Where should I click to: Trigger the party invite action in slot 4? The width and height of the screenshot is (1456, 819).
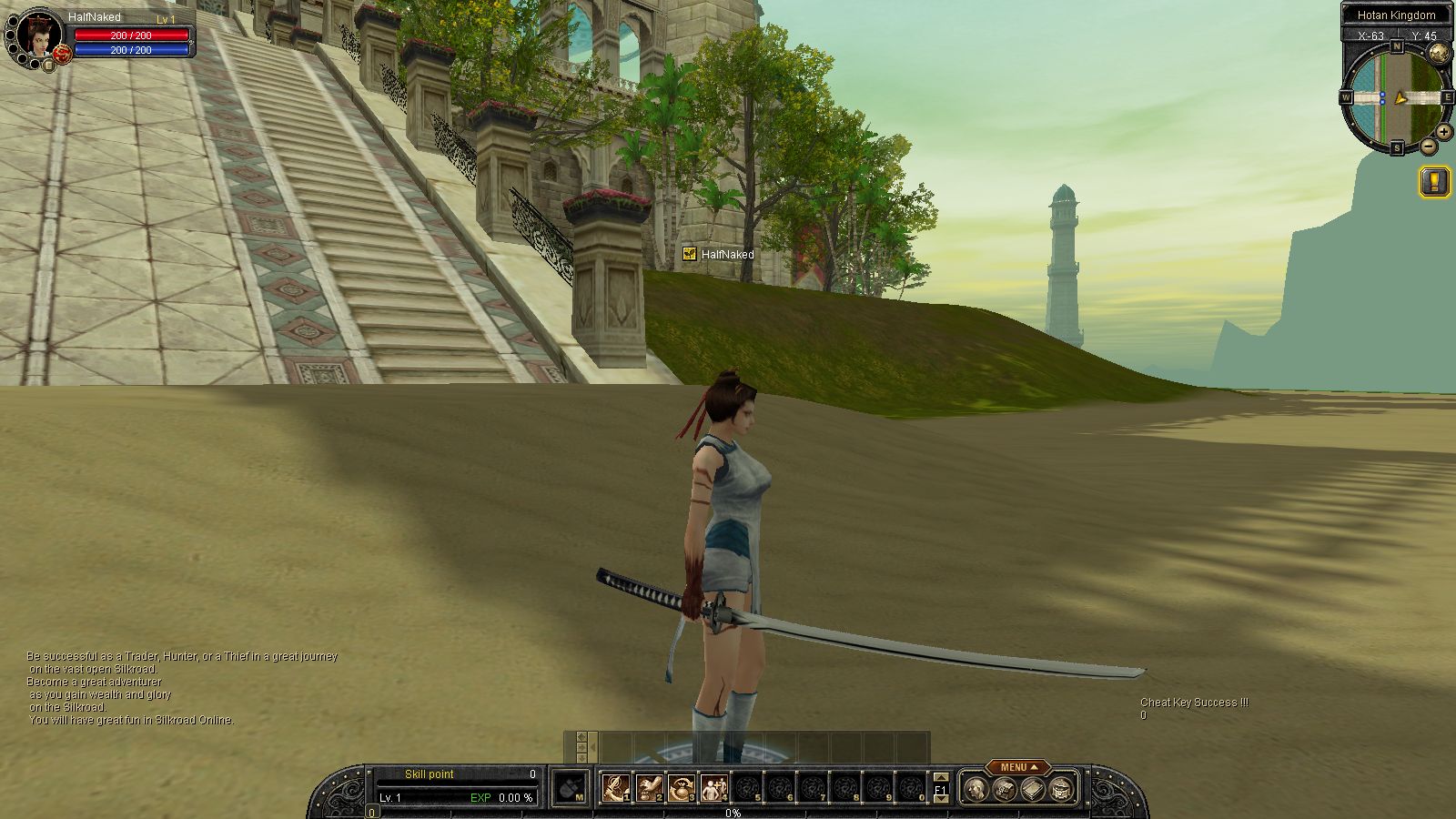click(714, 788)
